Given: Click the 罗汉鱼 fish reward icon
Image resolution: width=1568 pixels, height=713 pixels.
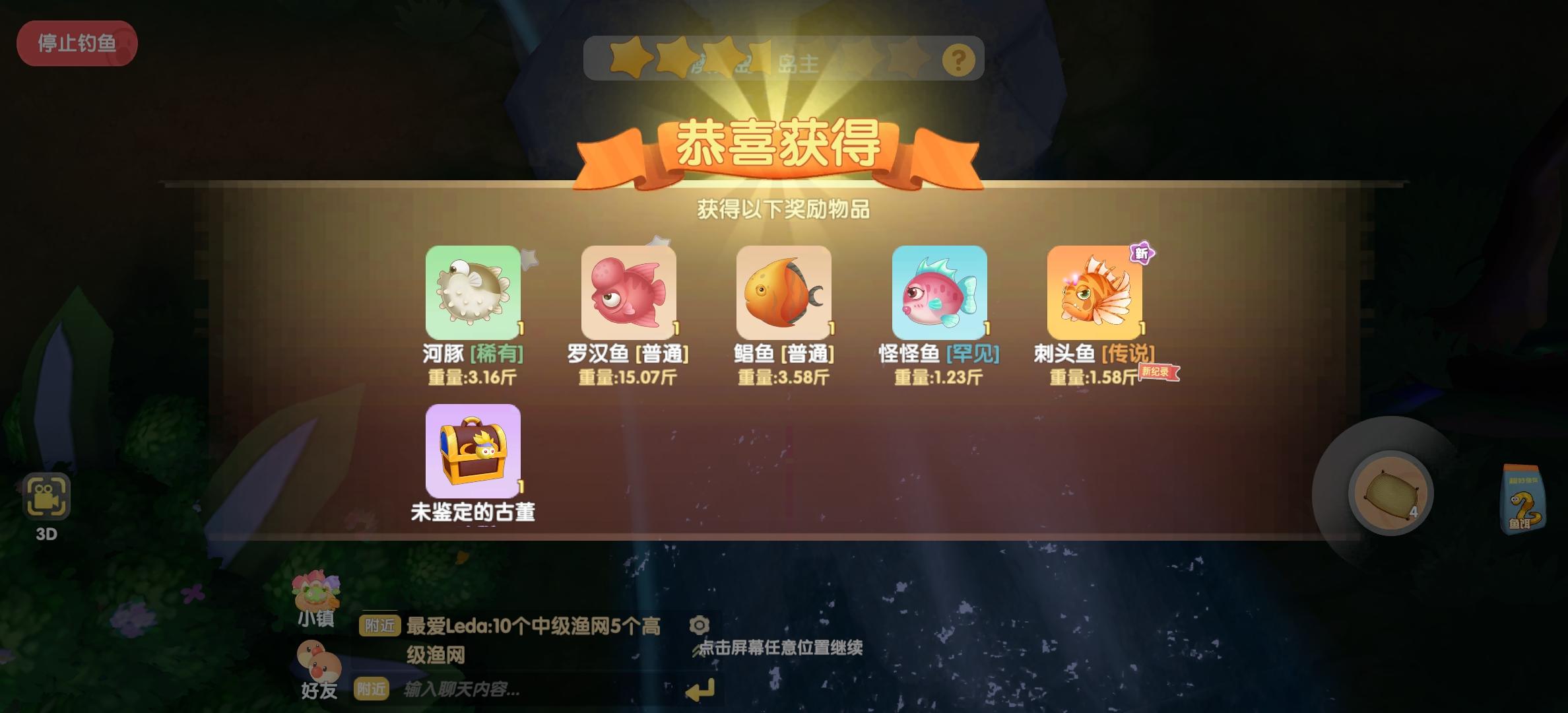Looking at the screenshot, I should [x=628, y=292].
